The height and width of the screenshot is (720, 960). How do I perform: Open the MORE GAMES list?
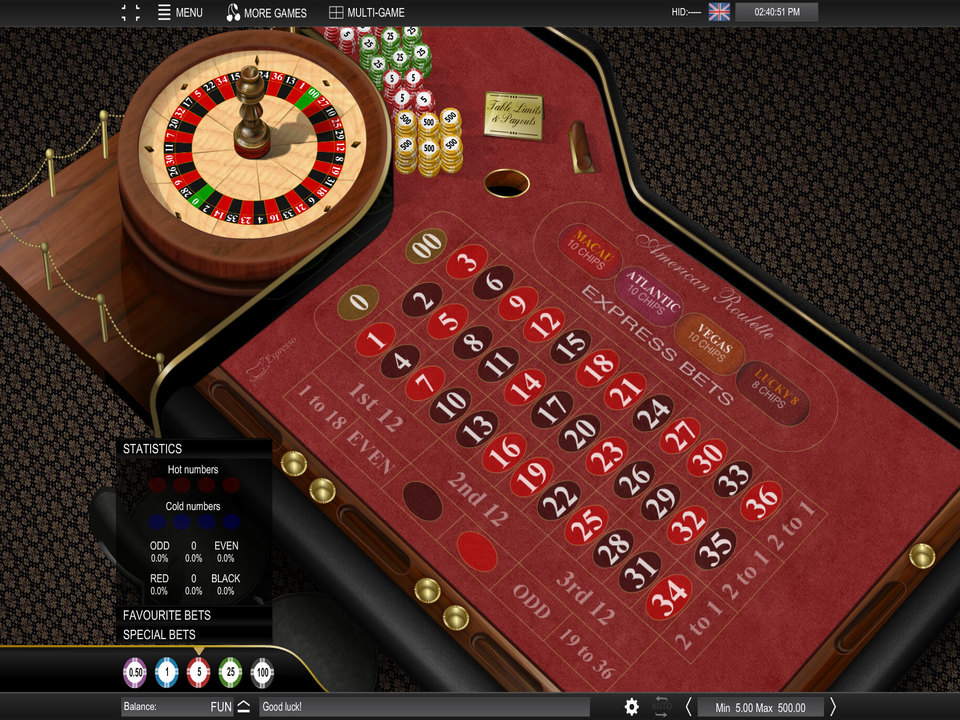point(267,13)
